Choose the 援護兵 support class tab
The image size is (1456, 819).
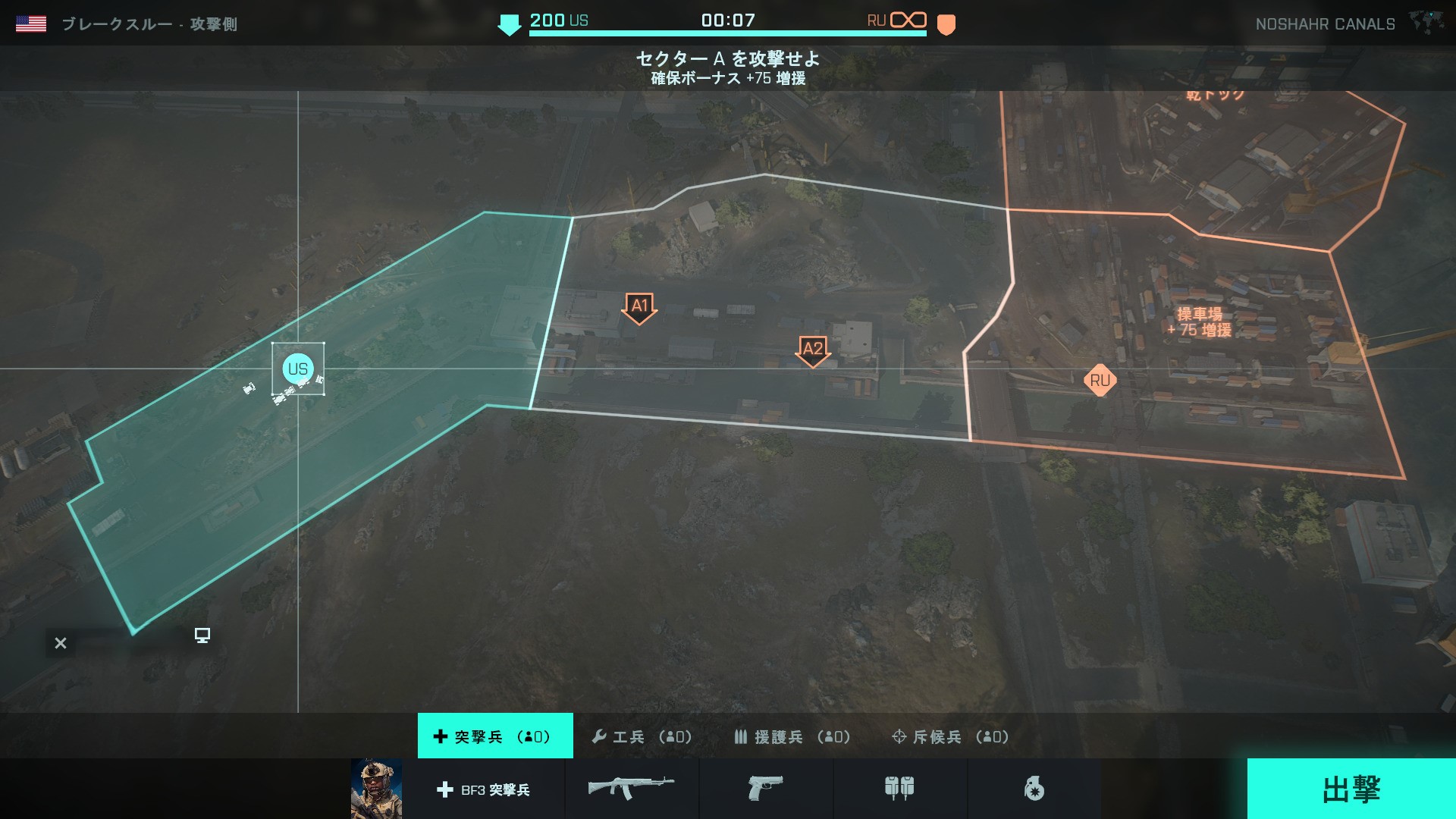[x=792, y=736]
